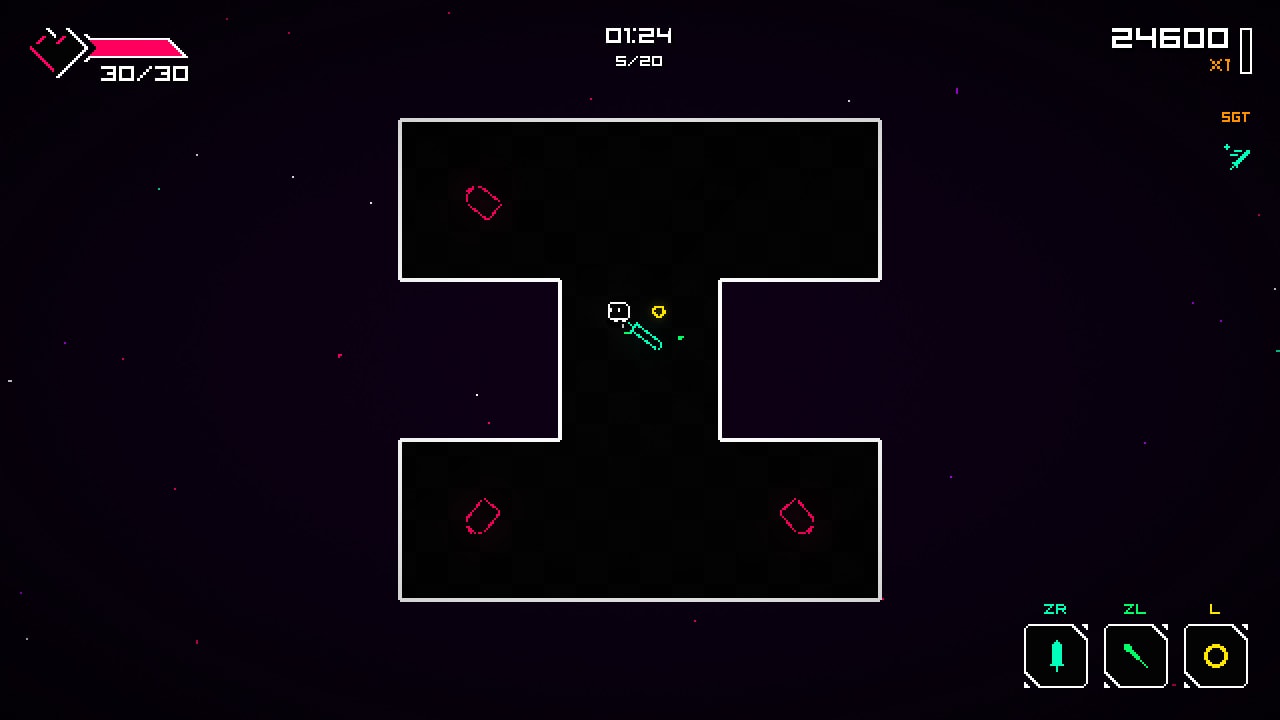Expand the SGT rank display
The width and height of the screenshot is (1280, 720).
pyautogui.click(x=1235, y=117)
